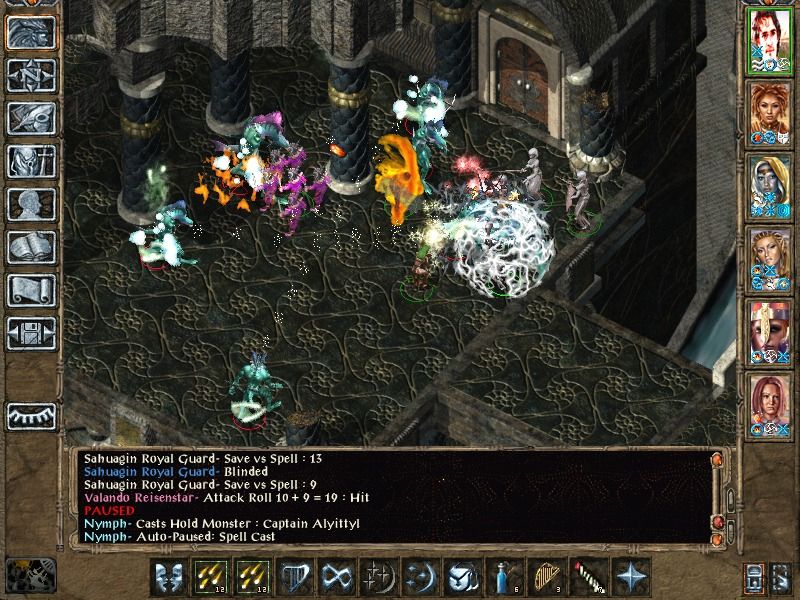800x600 pixels.
Task: Open the mage spellbook
Action: point(30,247)
